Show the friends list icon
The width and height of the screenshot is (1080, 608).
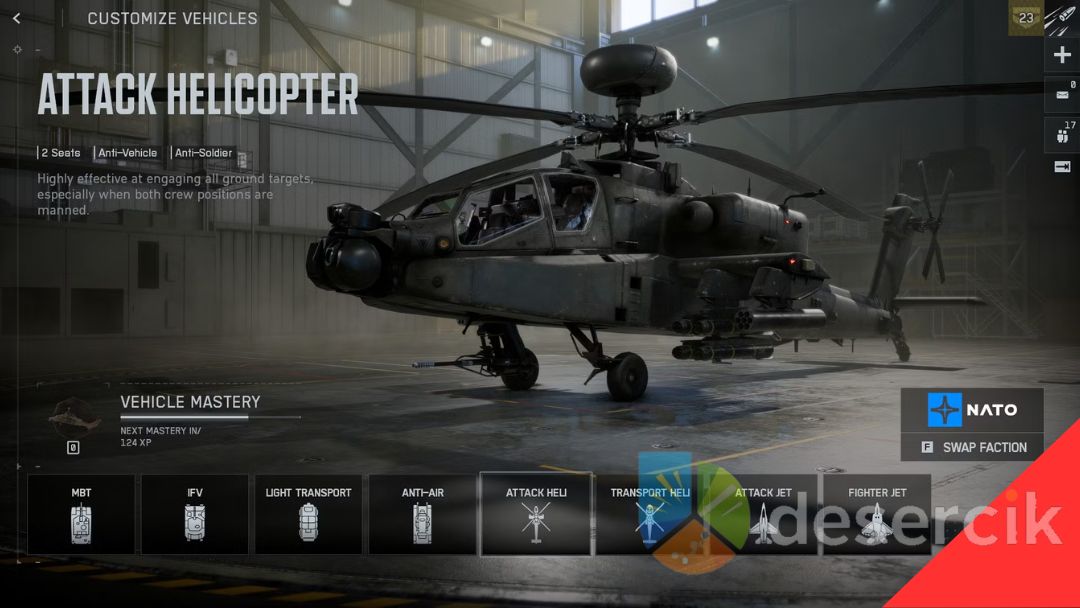click(x=1062, y=134)
